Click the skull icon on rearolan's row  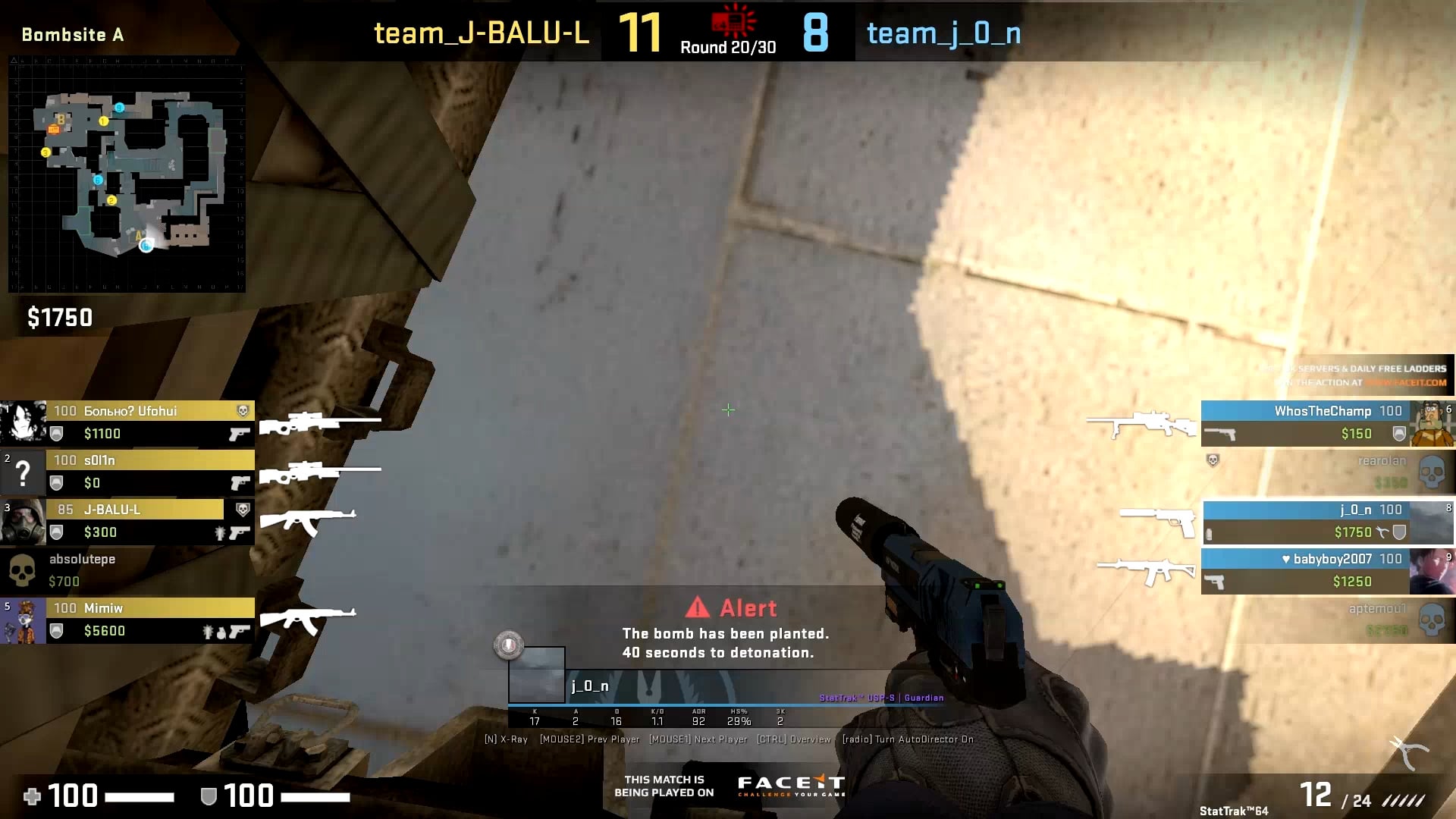click(x=1432, y=472)
